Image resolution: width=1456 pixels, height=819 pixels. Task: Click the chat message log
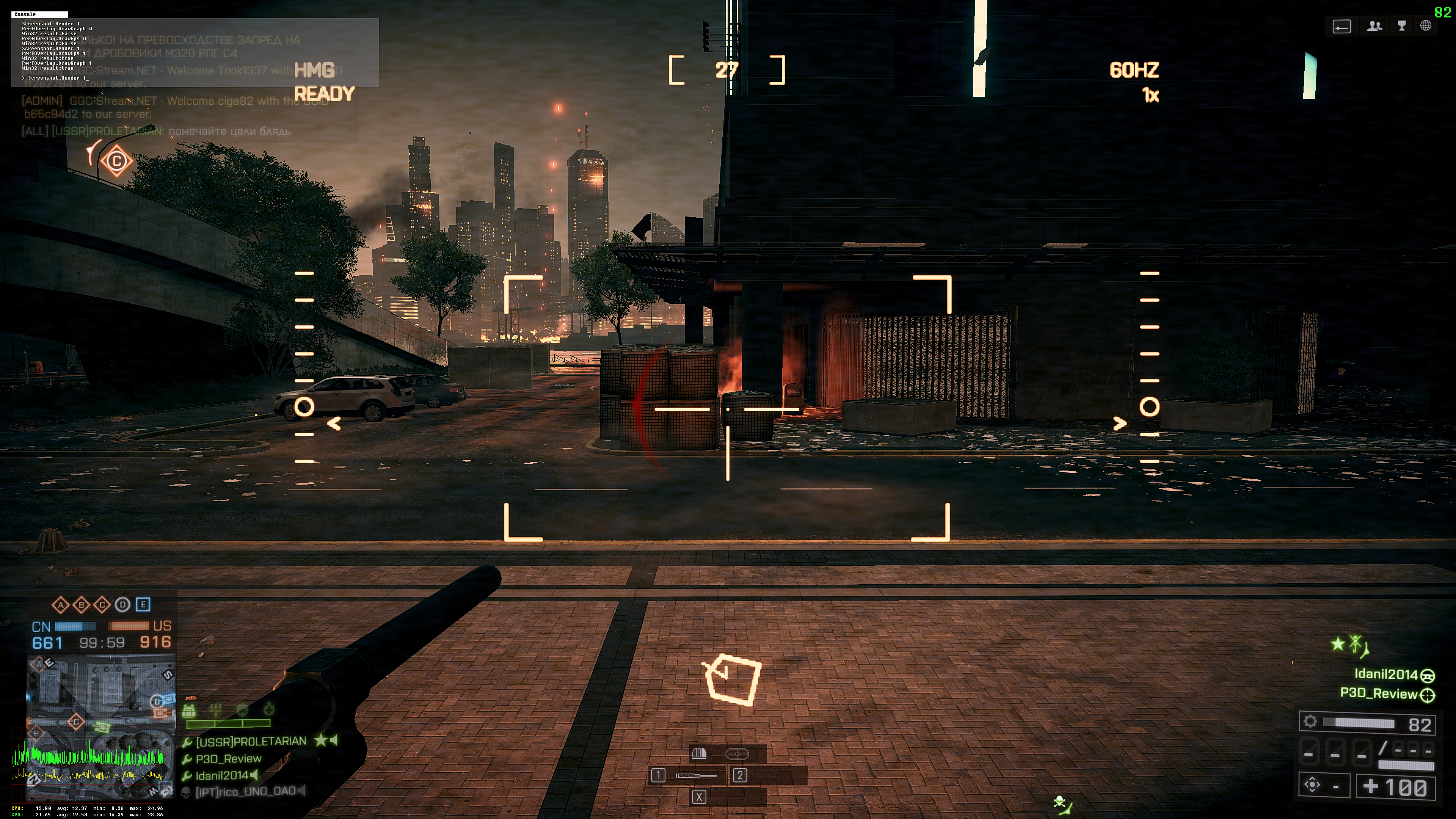pyautogui.click(x=175, y=116)
